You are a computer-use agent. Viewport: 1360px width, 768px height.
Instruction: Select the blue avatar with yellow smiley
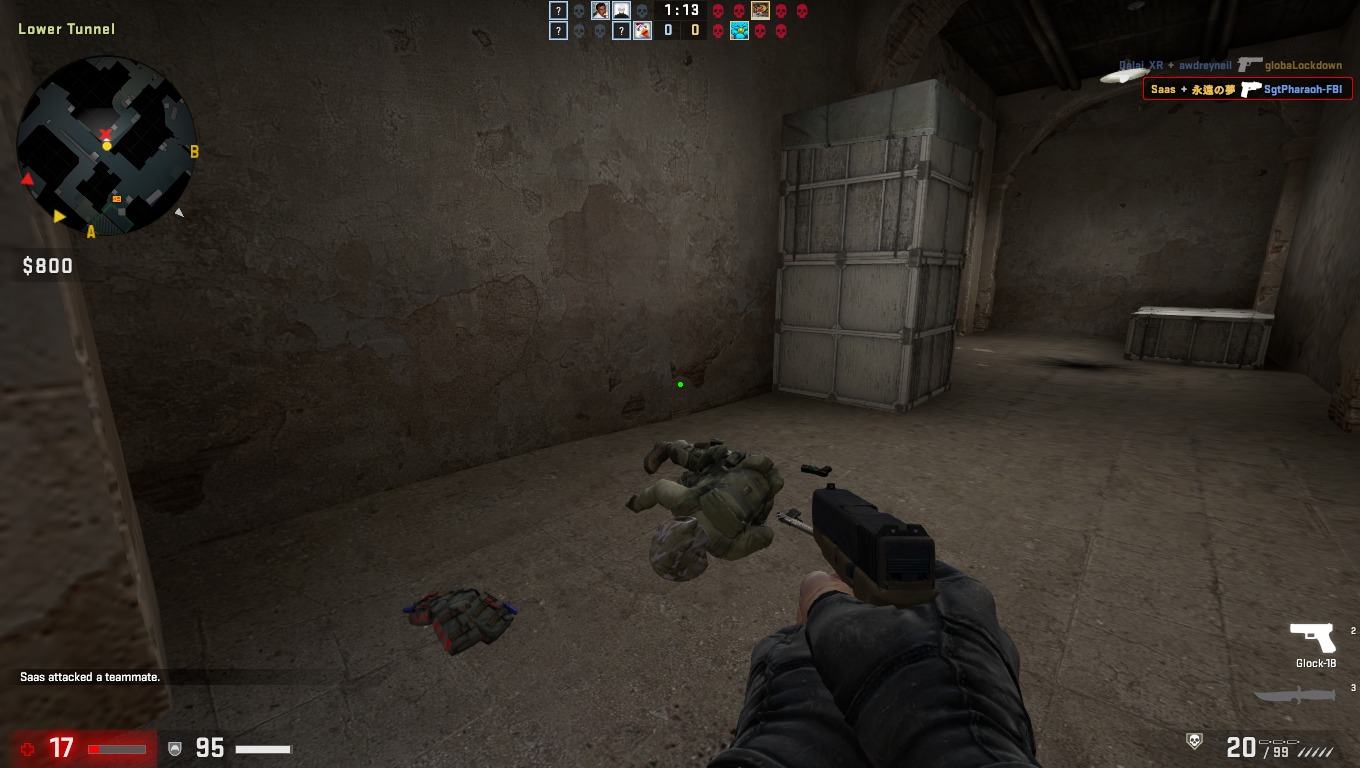point(739,31)
